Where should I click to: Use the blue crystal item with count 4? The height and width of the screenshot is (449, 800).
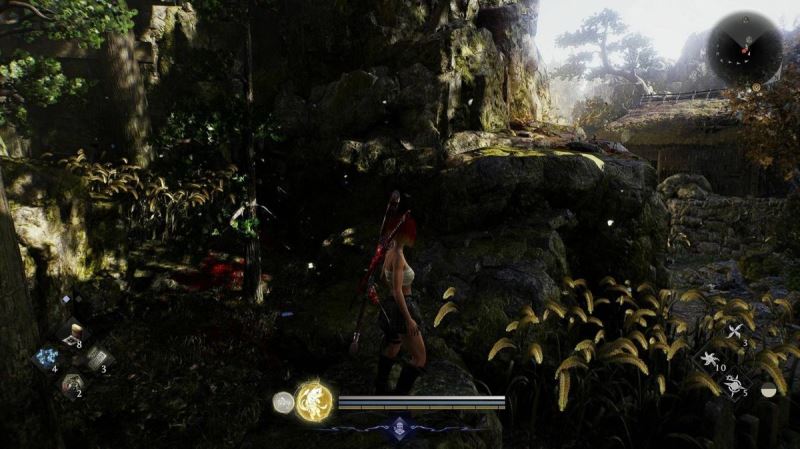pos(45,358)
